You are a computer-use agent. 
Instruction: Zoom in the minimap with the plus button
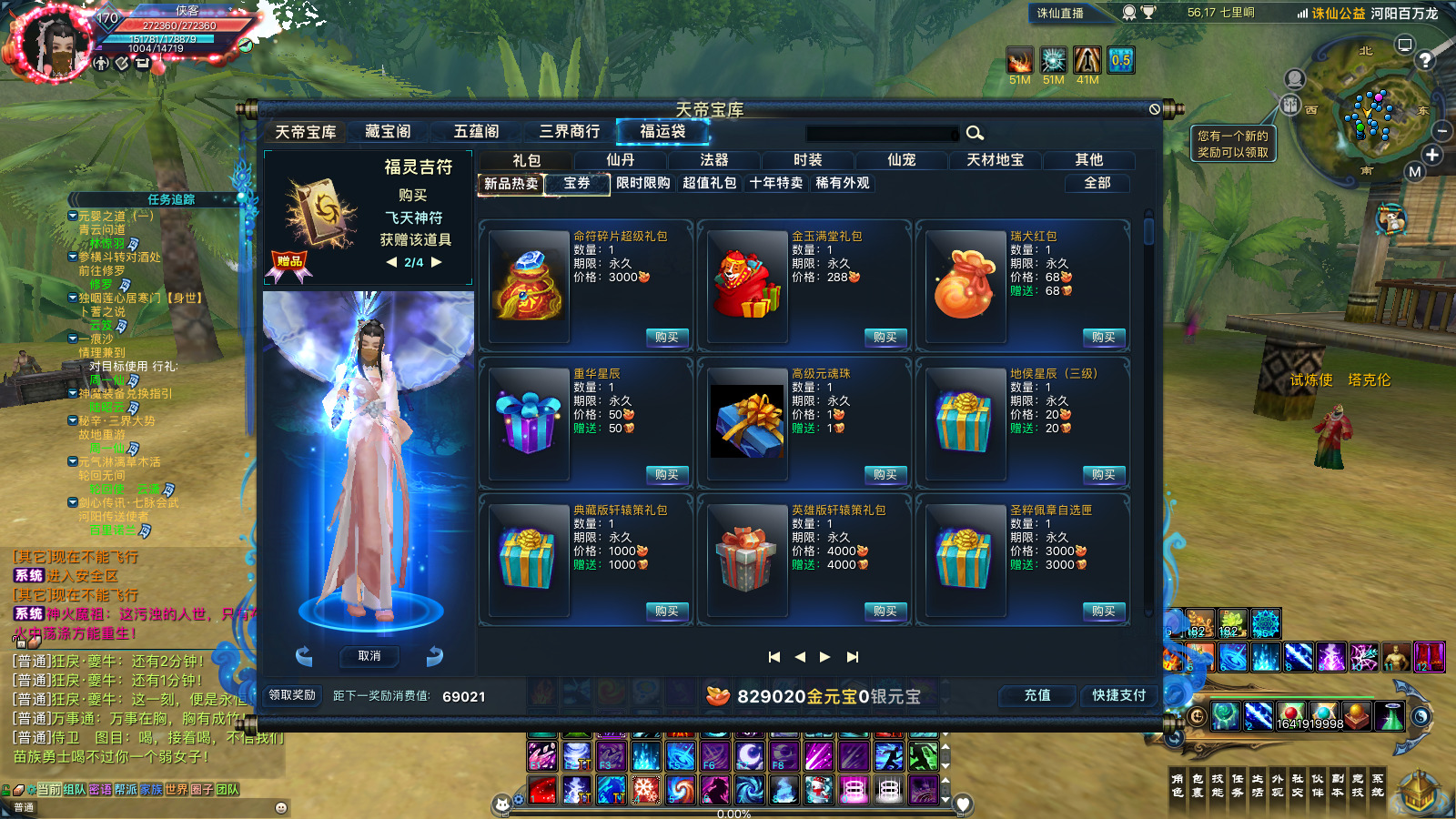click(x=1432, y=154)
